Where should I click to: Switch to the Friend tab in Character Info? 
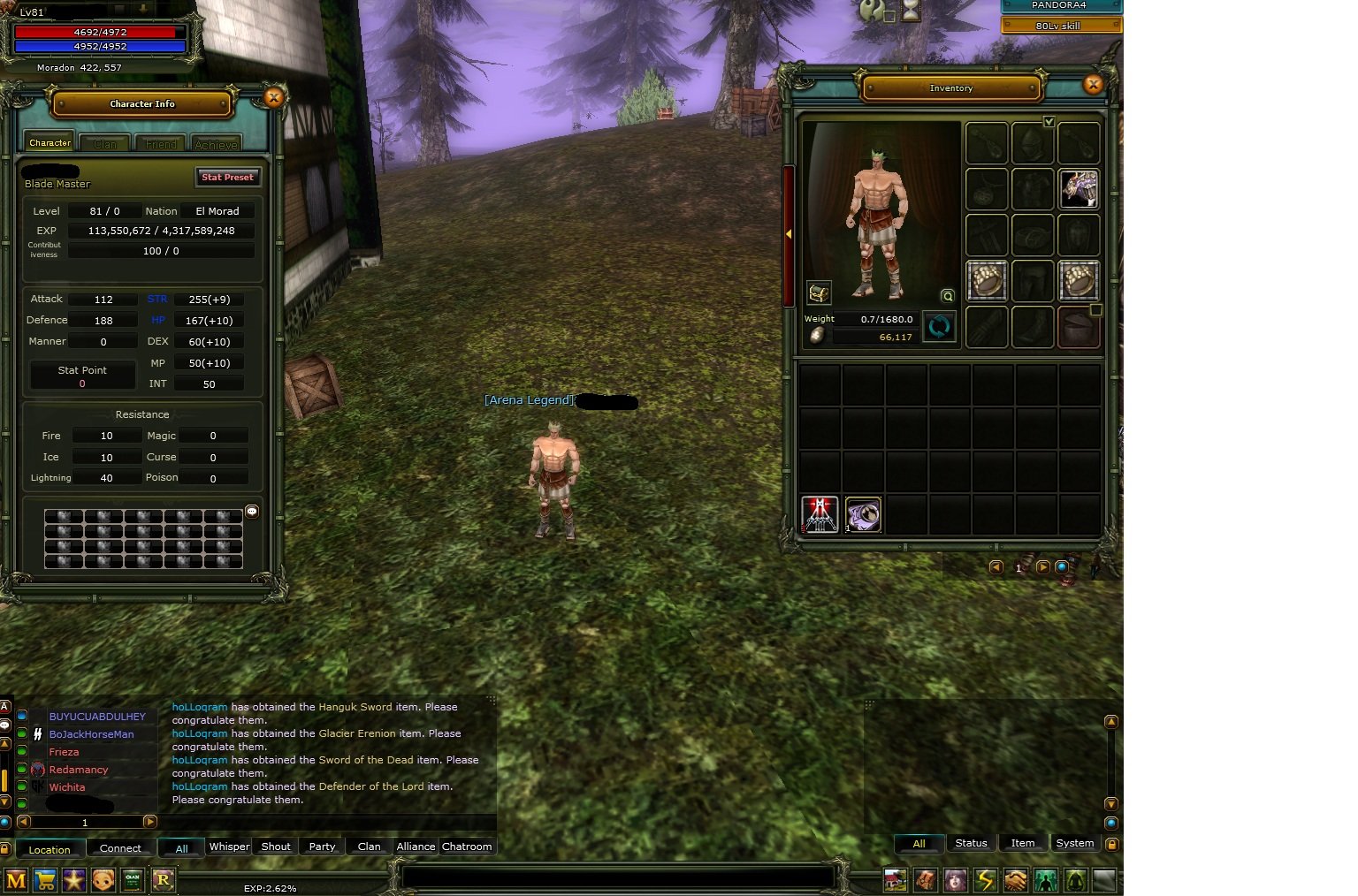[160, 142]
